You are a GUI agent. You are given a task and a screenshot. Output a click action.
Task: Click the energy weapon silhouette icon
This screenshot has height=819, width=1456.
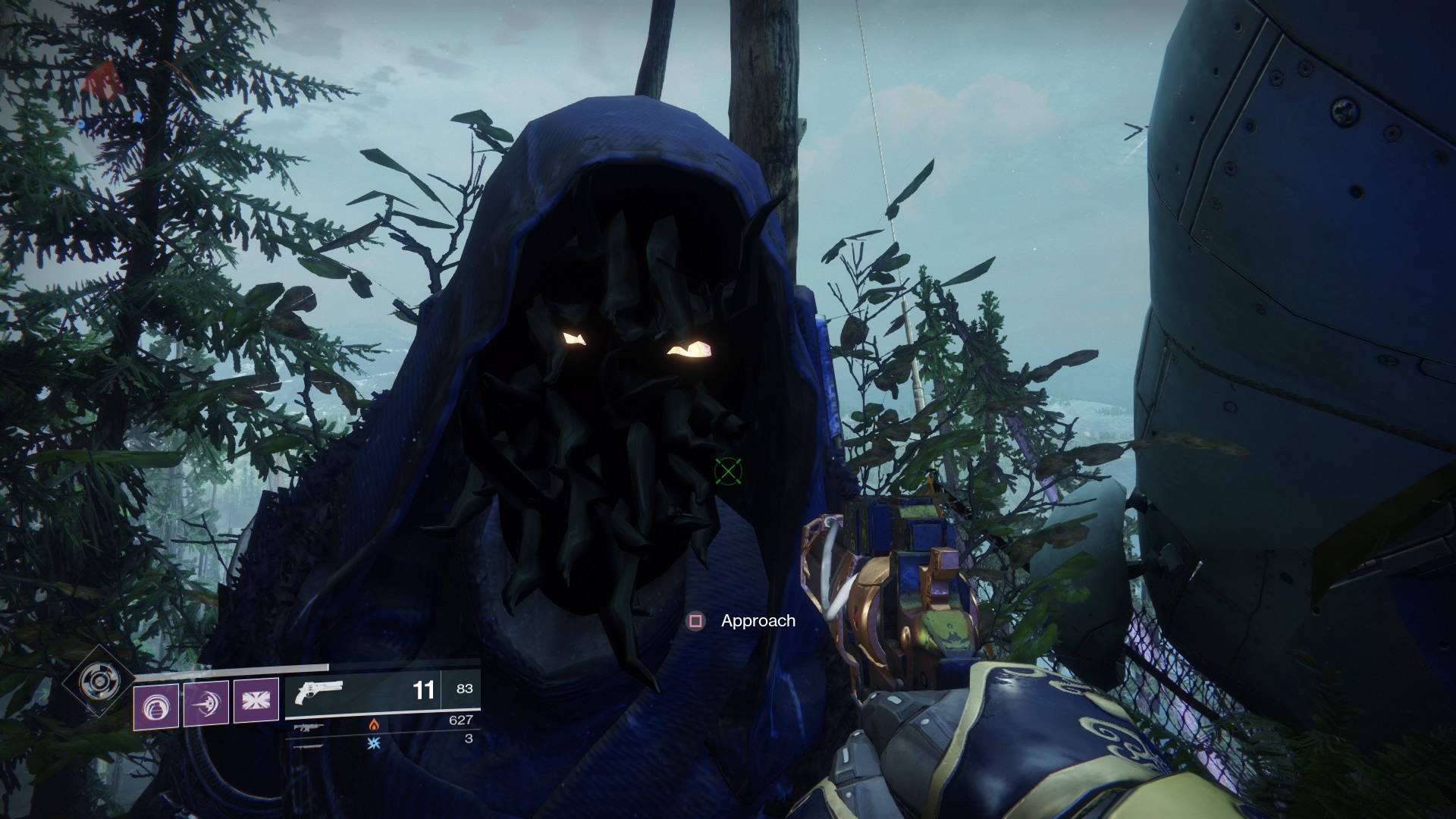[309, 726]
